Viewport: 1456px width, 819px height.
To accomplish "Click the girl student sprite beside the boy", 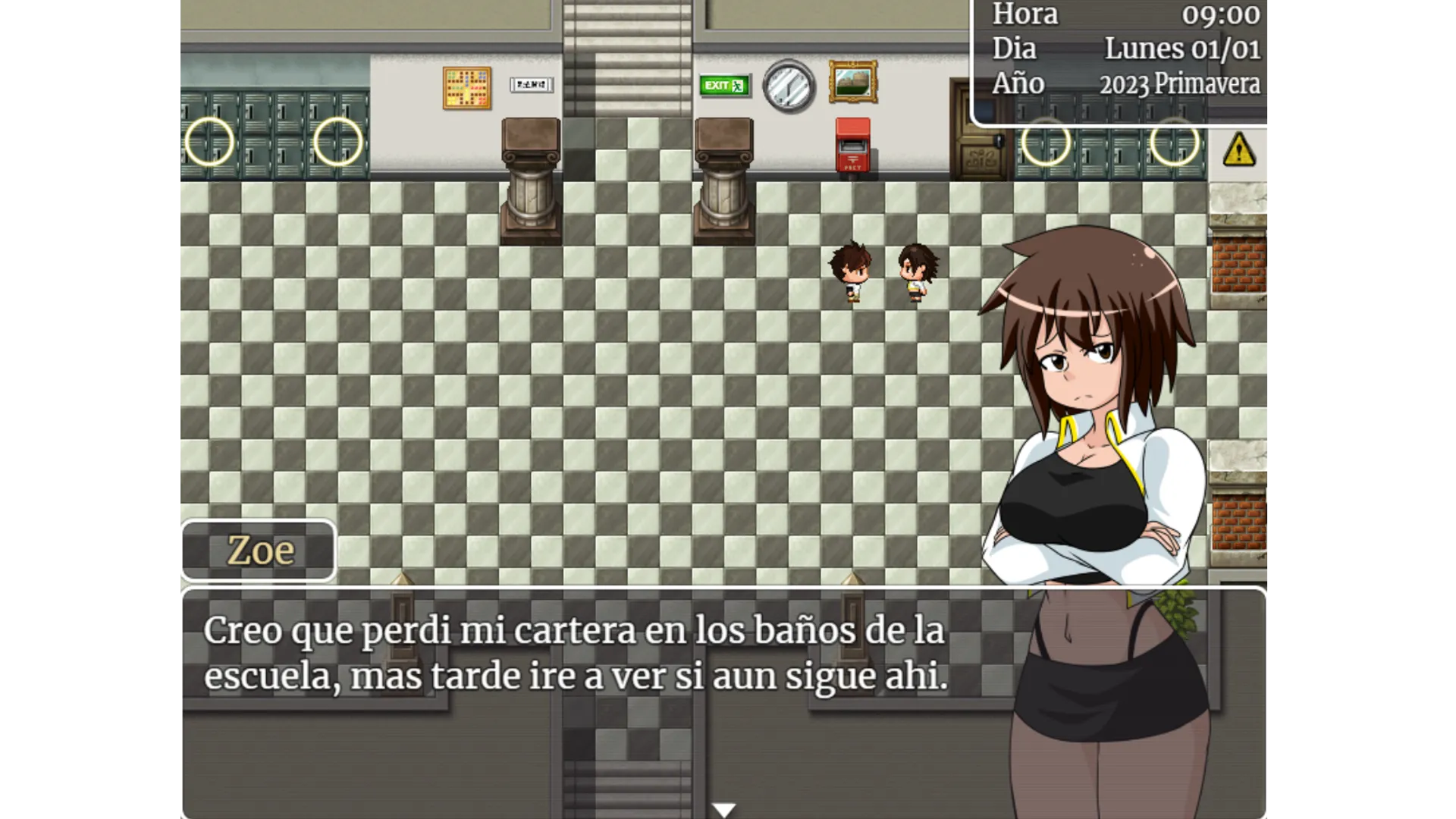I will [x=914, y=273].
